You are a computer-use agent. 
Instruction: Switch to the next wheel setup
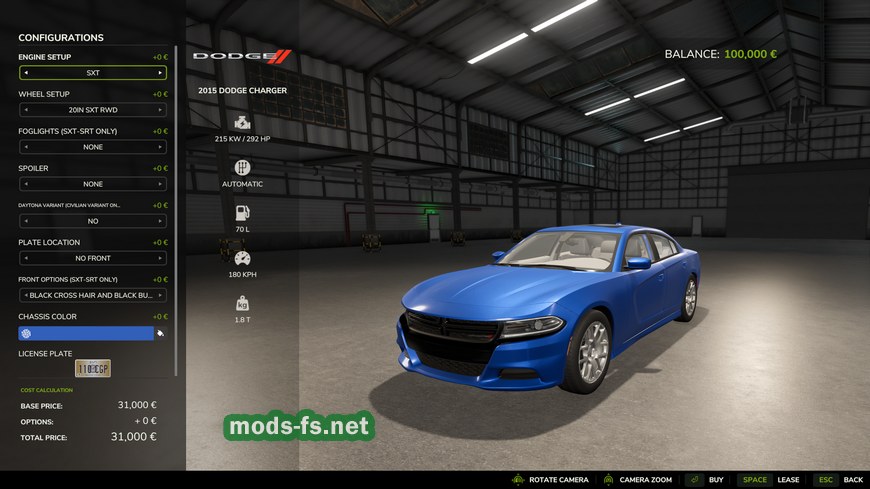click(160, 110)
